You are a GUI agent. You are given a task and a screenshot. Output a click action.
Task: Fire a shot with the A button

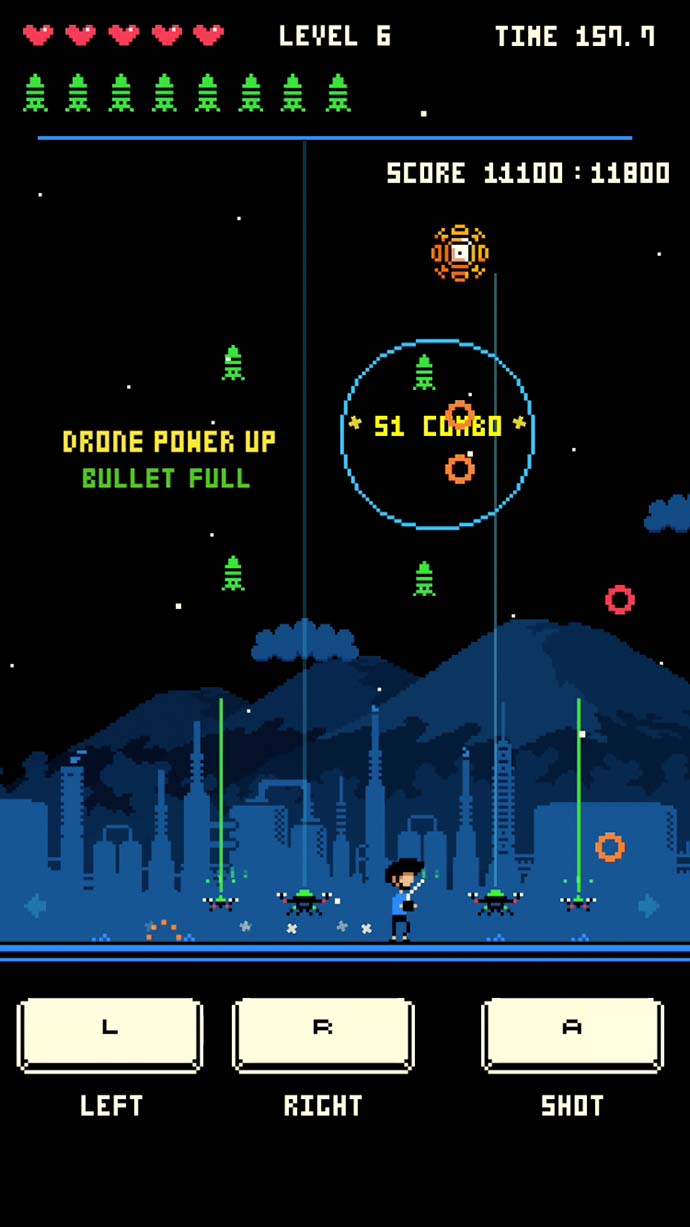[572, 1034]
